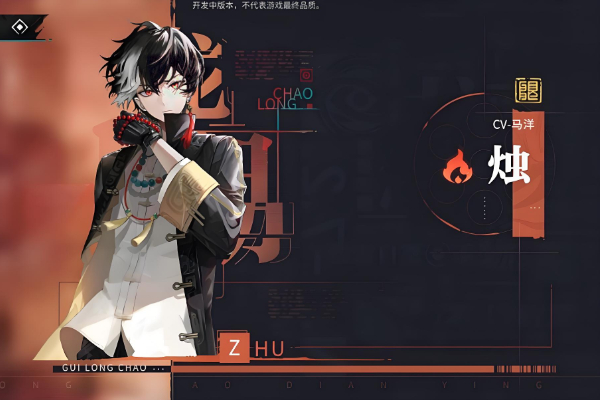Click the white diamond icon in the corner
The width and height of the screenshot is (600, 400).
tap(18, 27)
